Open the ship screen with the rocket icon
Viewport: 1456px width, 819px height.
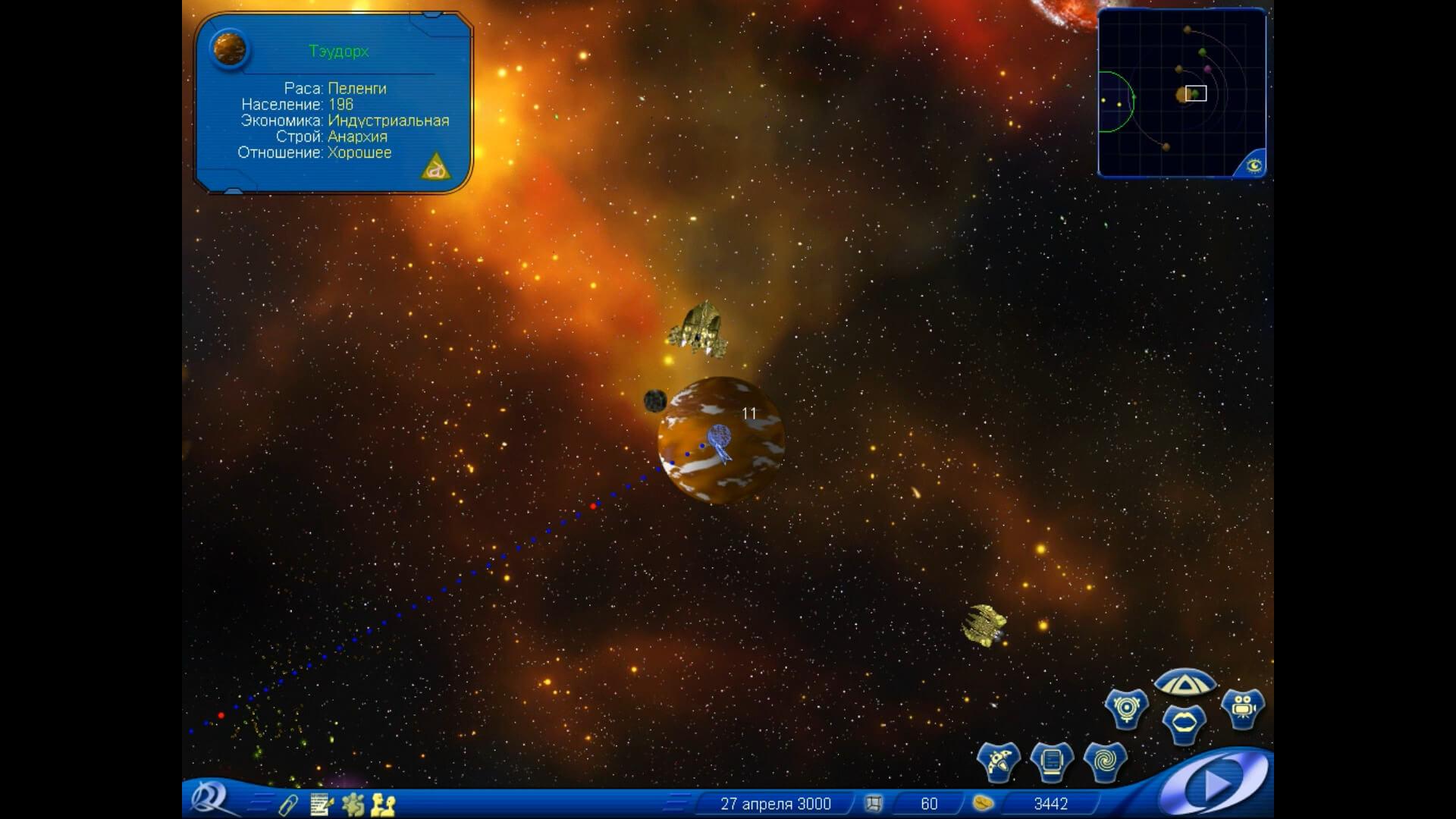[x=999, y=760]
